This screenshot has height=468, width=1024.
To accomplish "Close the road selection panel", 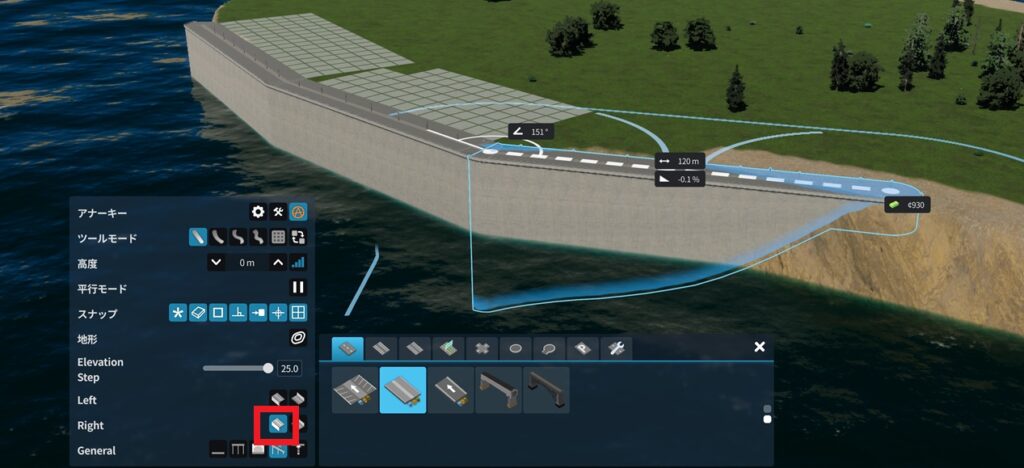I will click(759, 347).
